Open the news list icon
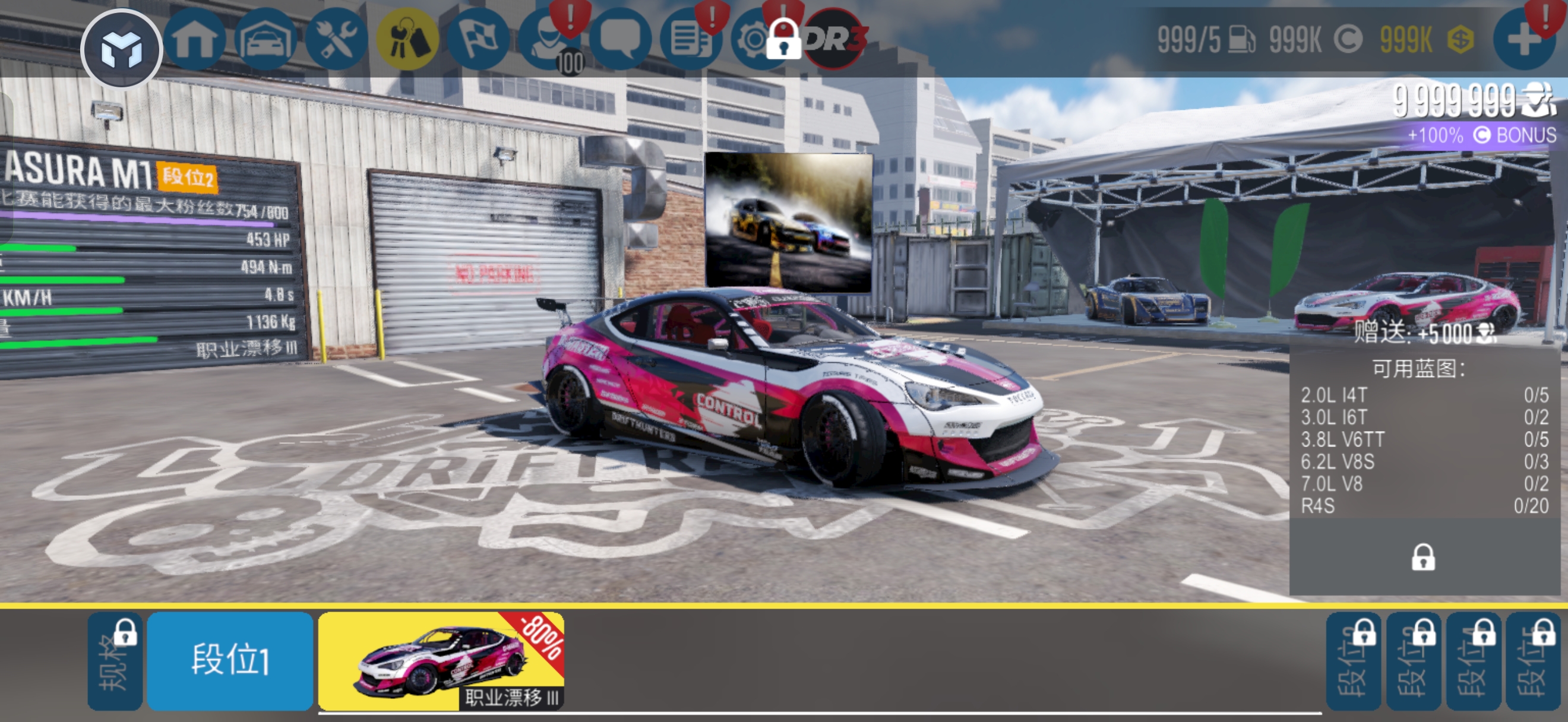The width and height of the screenshot is (1568, 722). point(690,40)
